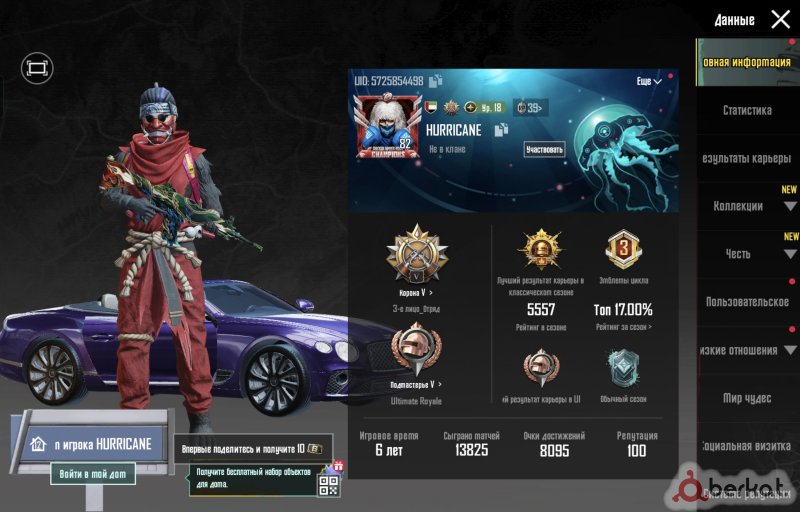
Task: Show the Мир чудес tab
Action: pos(747,398)
